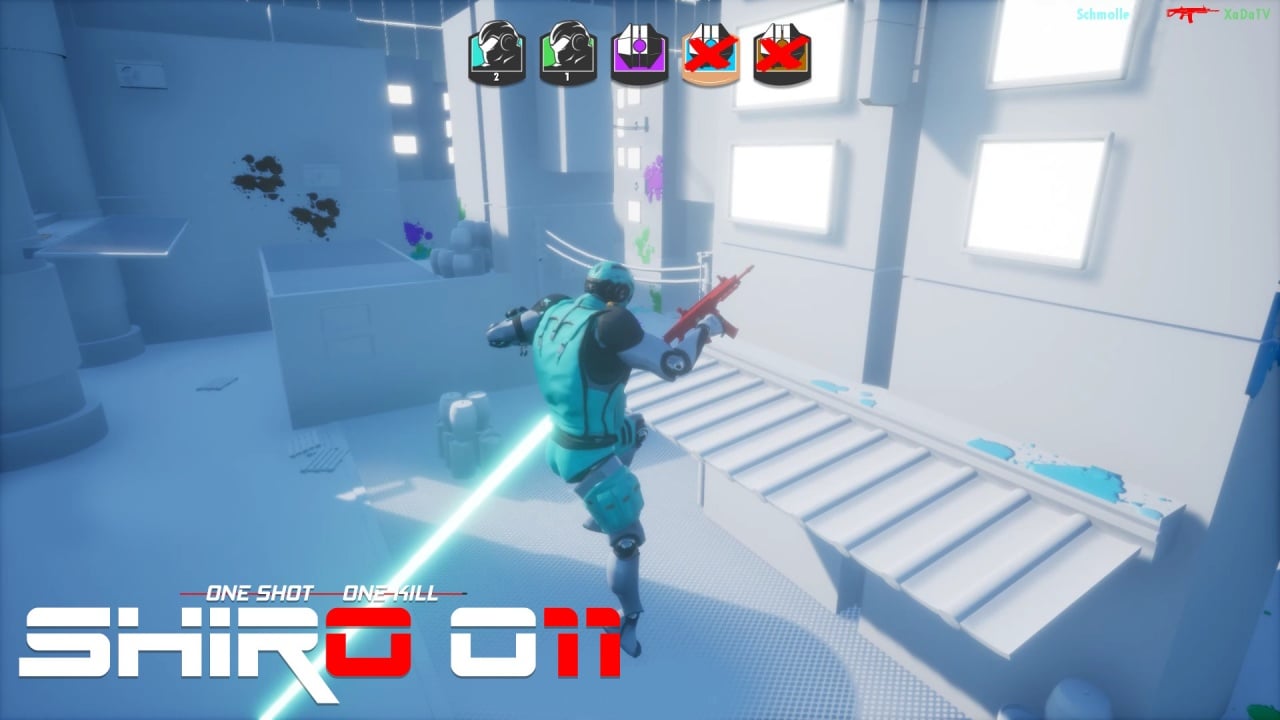This screenshot has width=1280, height=720.
Task: Select the cyan helmet player badge
Action: [496, 53]
